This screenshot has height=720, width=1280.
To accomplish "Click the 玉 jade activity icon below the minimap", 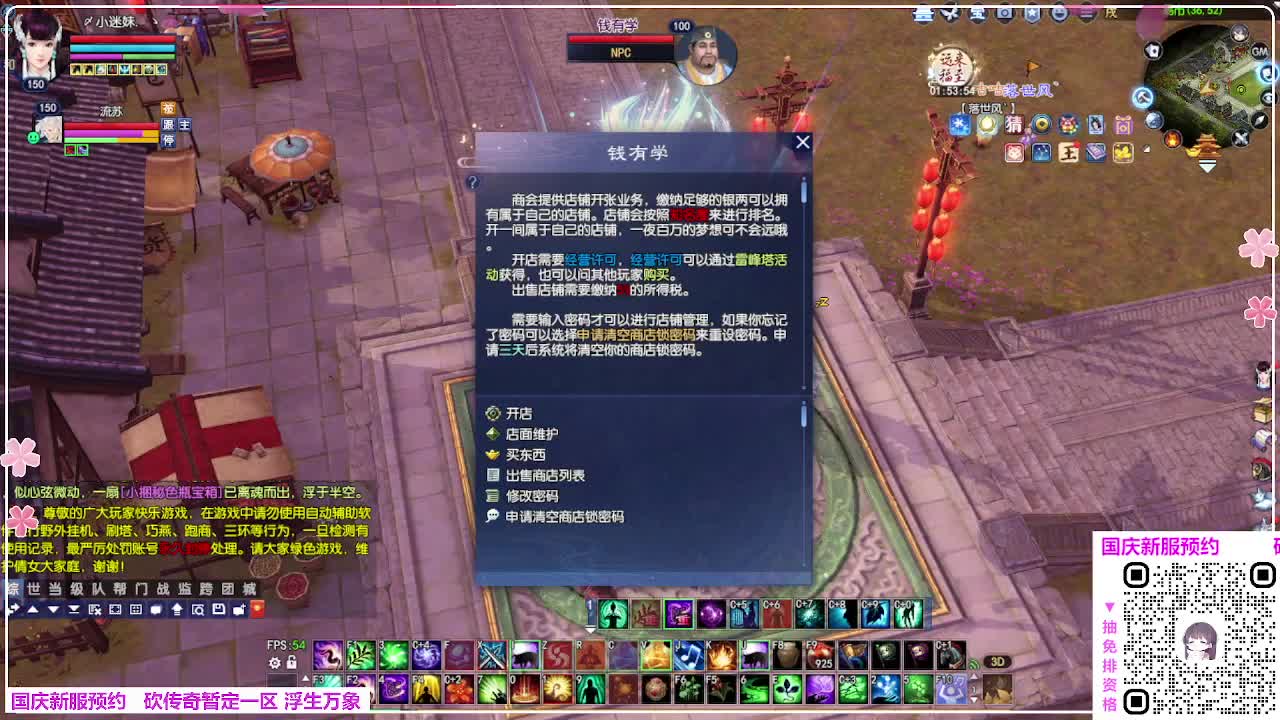I will [1068, 152].
